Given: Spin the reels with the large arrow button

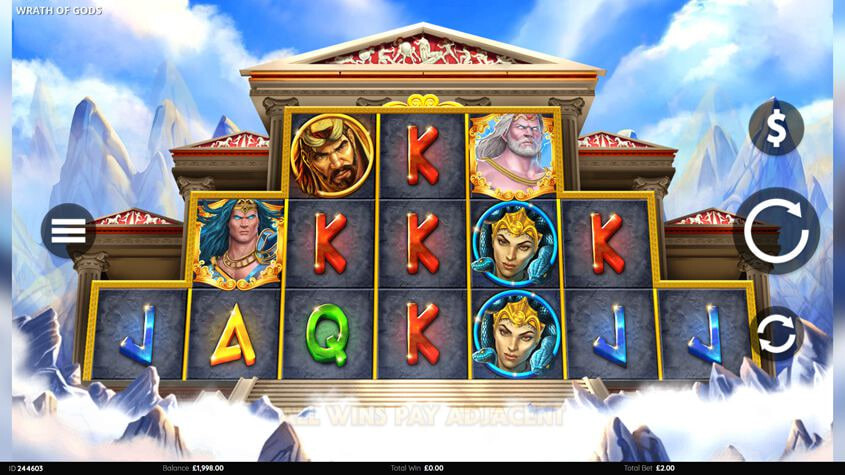Looking at the screenshot, I should (x=776, y=231).
